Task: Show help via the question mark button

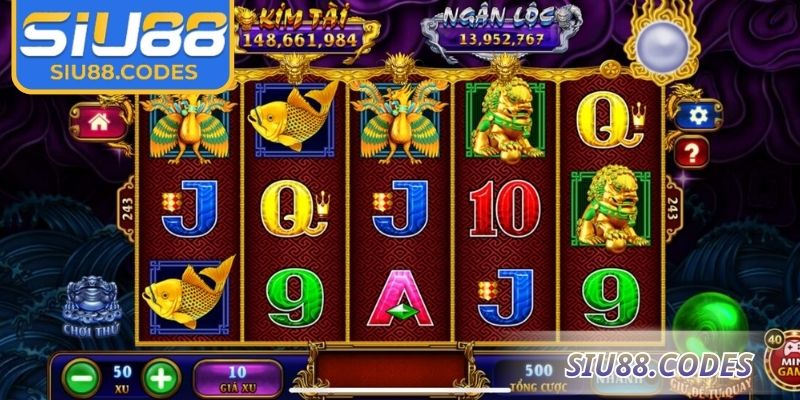Action: pos(692,153)
